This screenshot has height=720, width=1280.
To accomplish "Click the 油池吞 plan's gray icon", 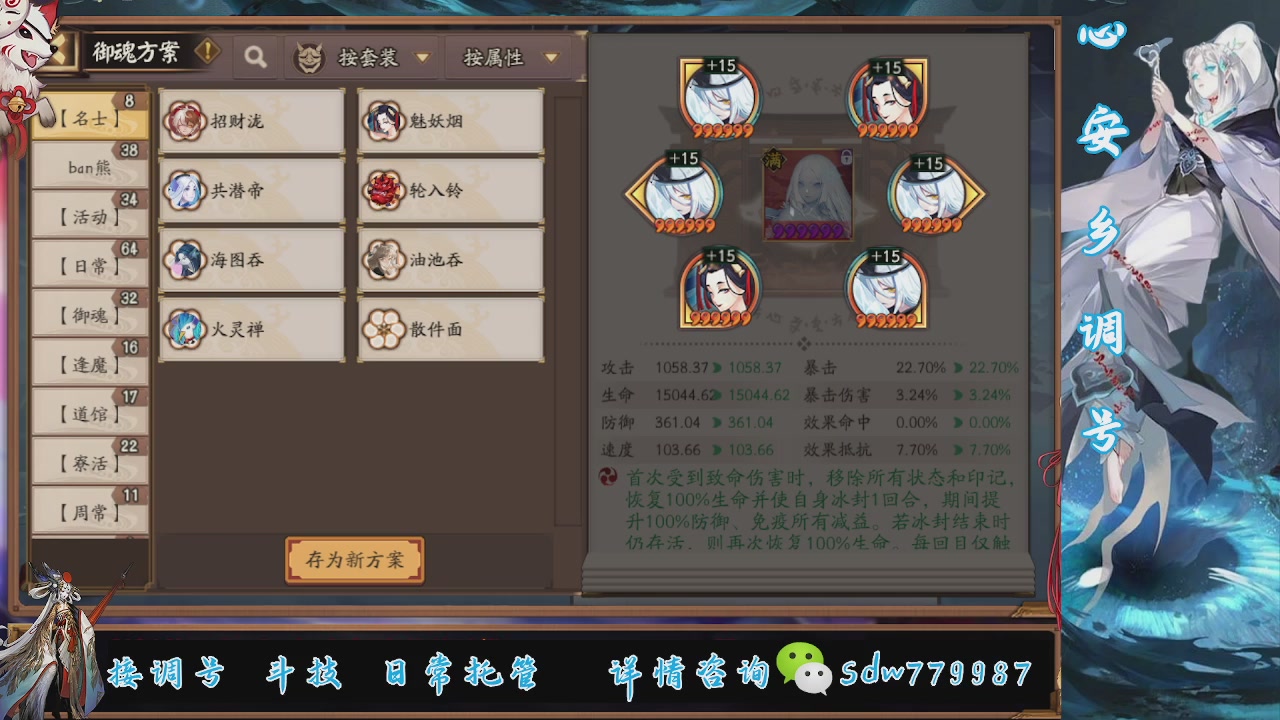I will (384, 258).
